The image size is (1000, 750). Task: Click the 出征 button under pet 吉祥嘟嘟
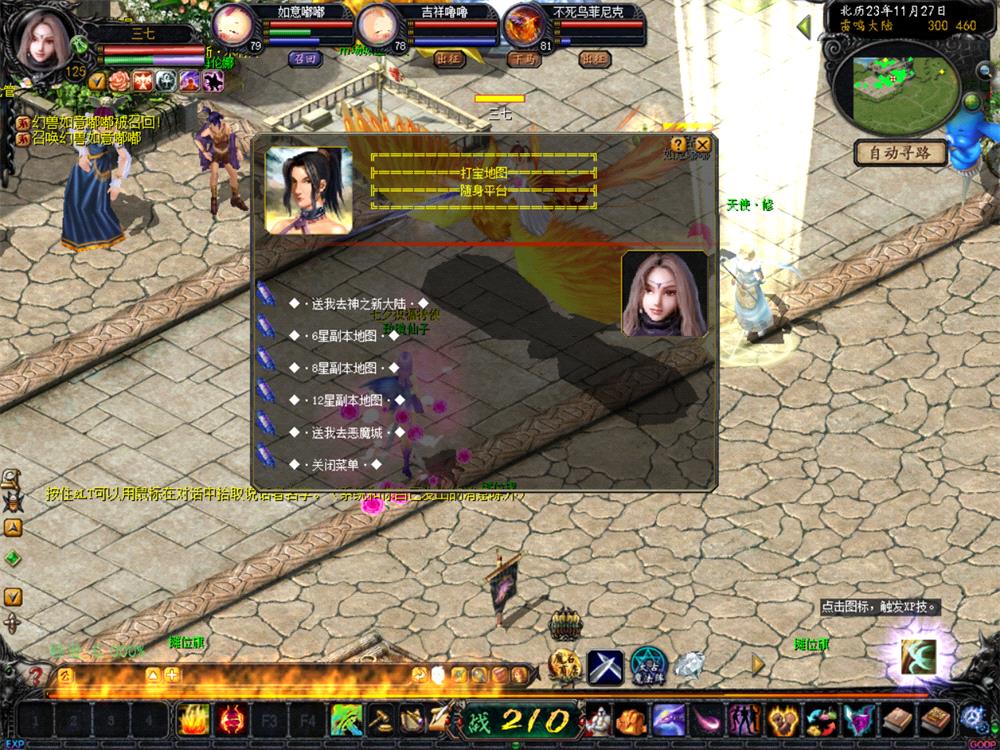coord(449,59)
